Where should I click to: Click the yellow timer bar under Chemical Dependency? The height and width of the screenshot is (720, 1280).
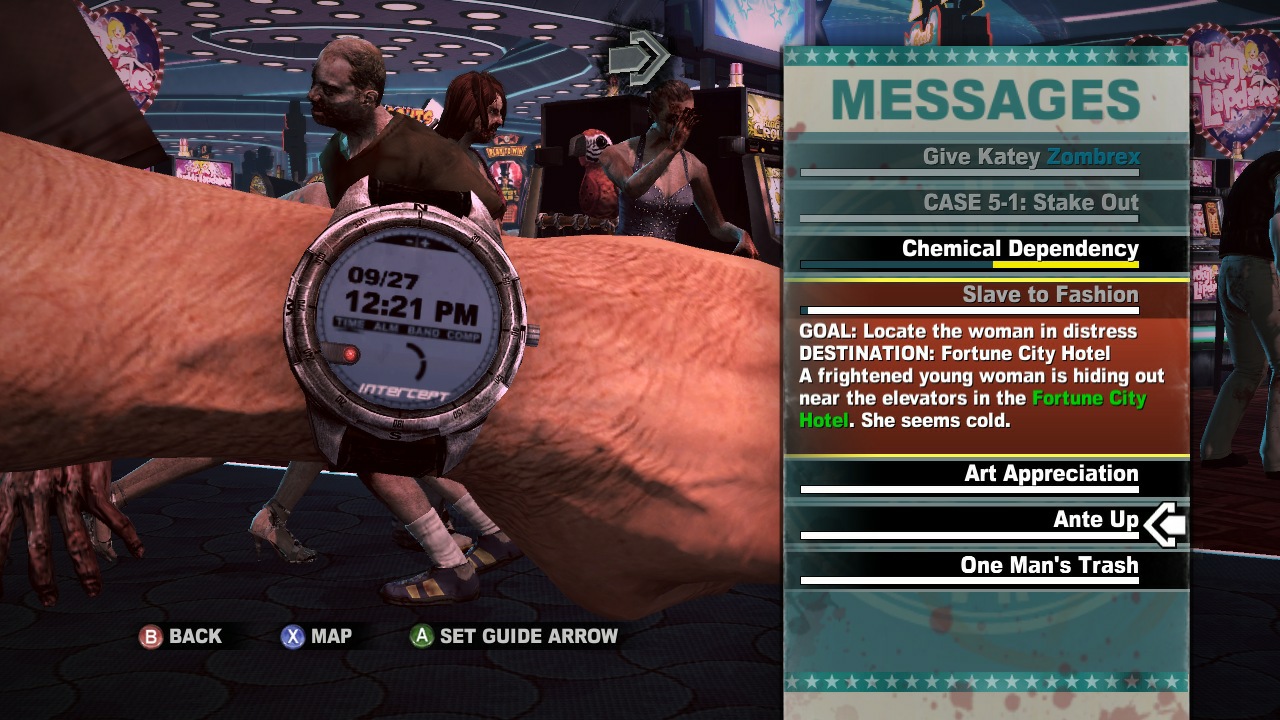pos(1065,264)
